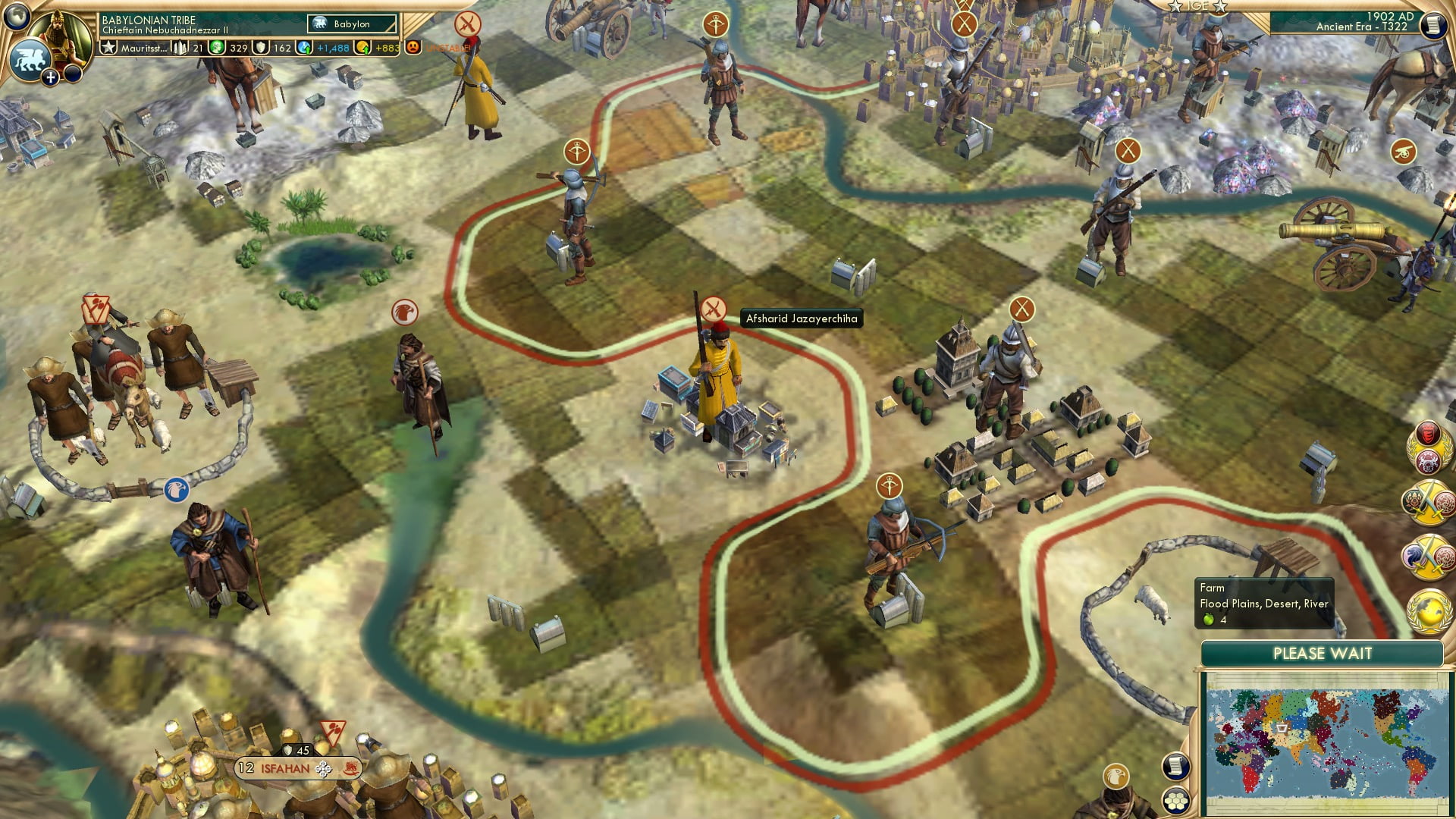
Task: Expand the diplomacy ribbon with plus button
Action: tap(50, 77)
